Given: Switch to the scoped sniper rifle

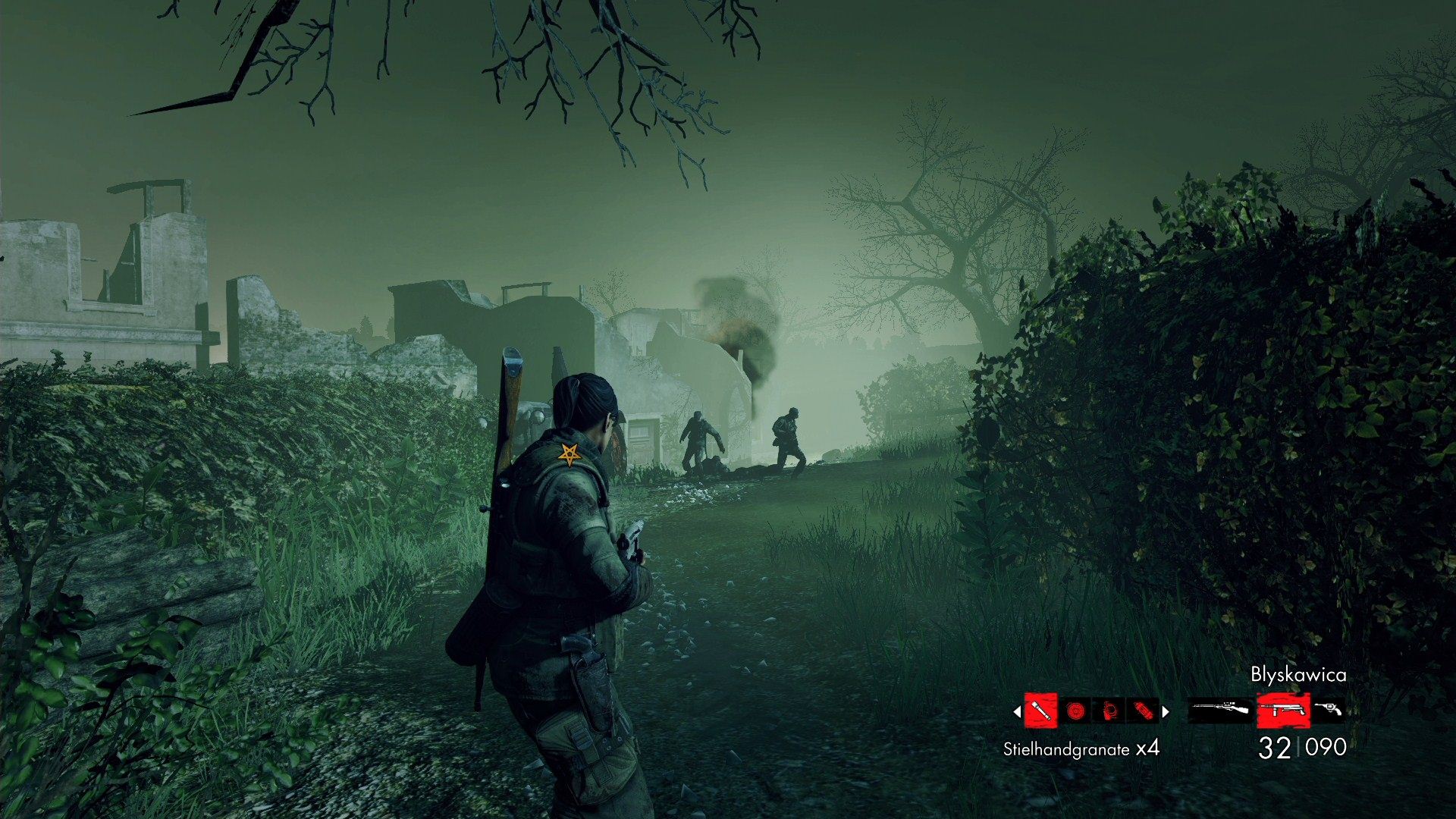Looking at the screenshot, I should [1219, 710].
